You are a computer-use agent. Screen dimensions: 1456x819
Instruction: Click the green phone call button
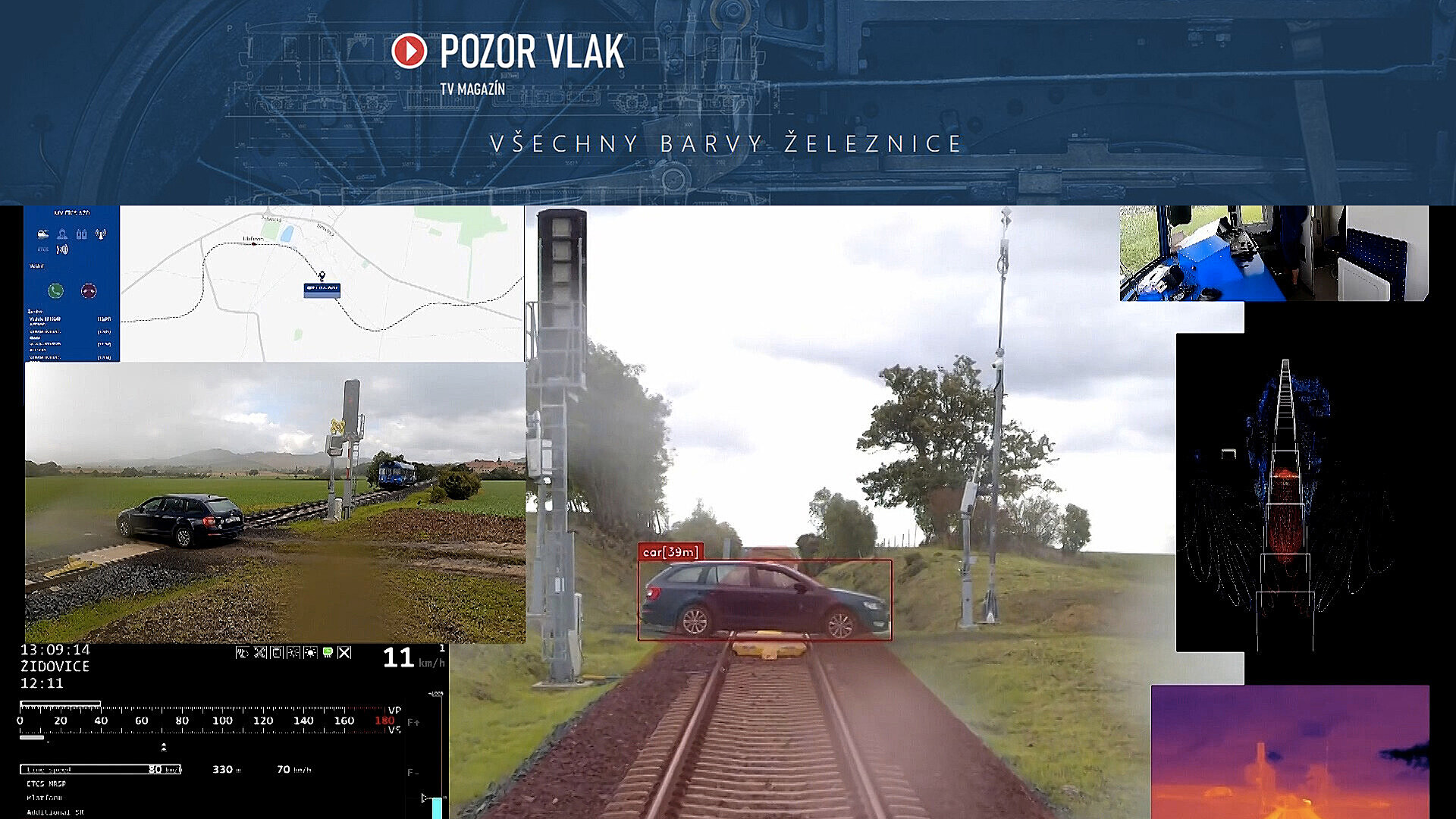55,290
